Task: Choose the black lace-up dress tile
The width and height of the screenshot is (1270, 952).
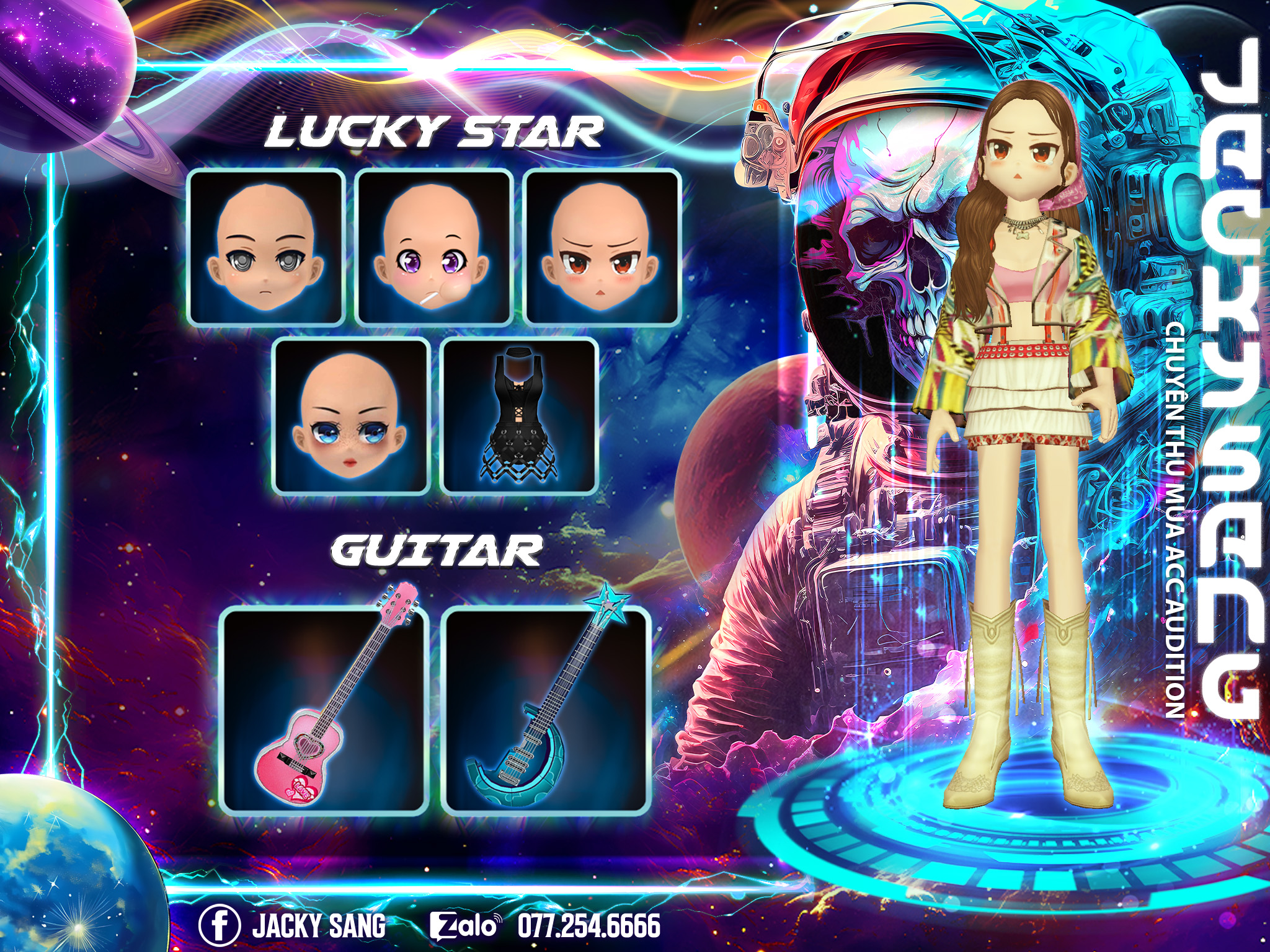Action: (520, 416)
